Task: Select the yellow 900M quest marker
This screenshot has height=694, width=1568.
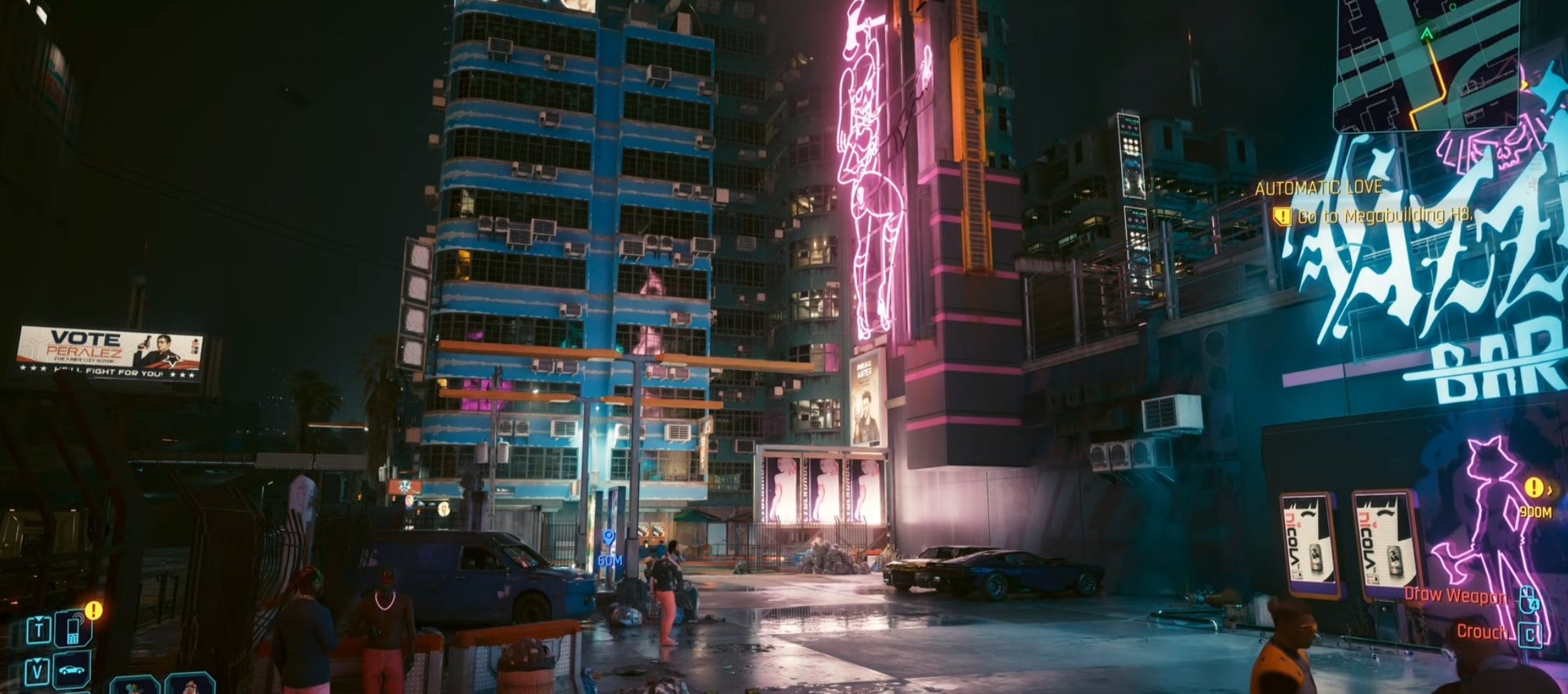Action: coord(1534,488)
